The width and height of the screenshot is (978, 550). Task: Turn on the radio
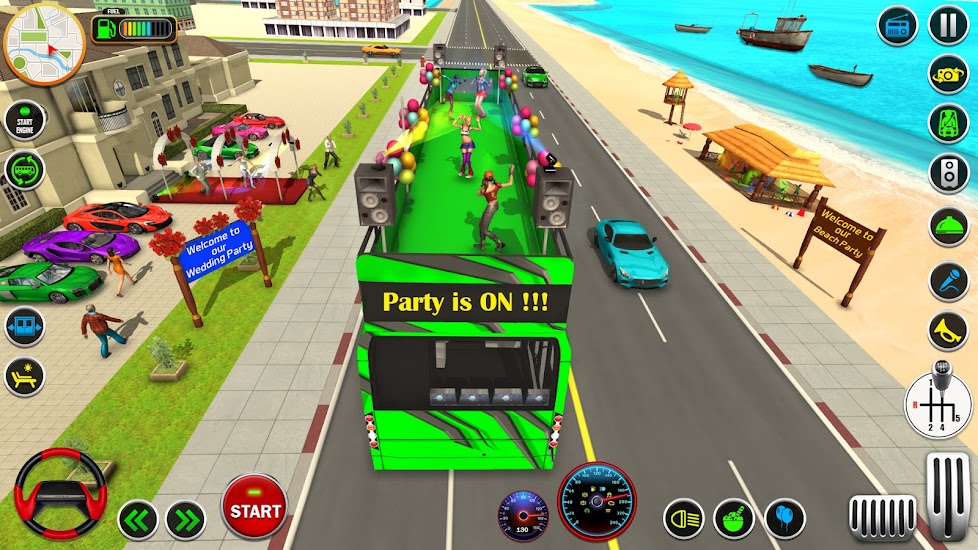coord(897,25)
